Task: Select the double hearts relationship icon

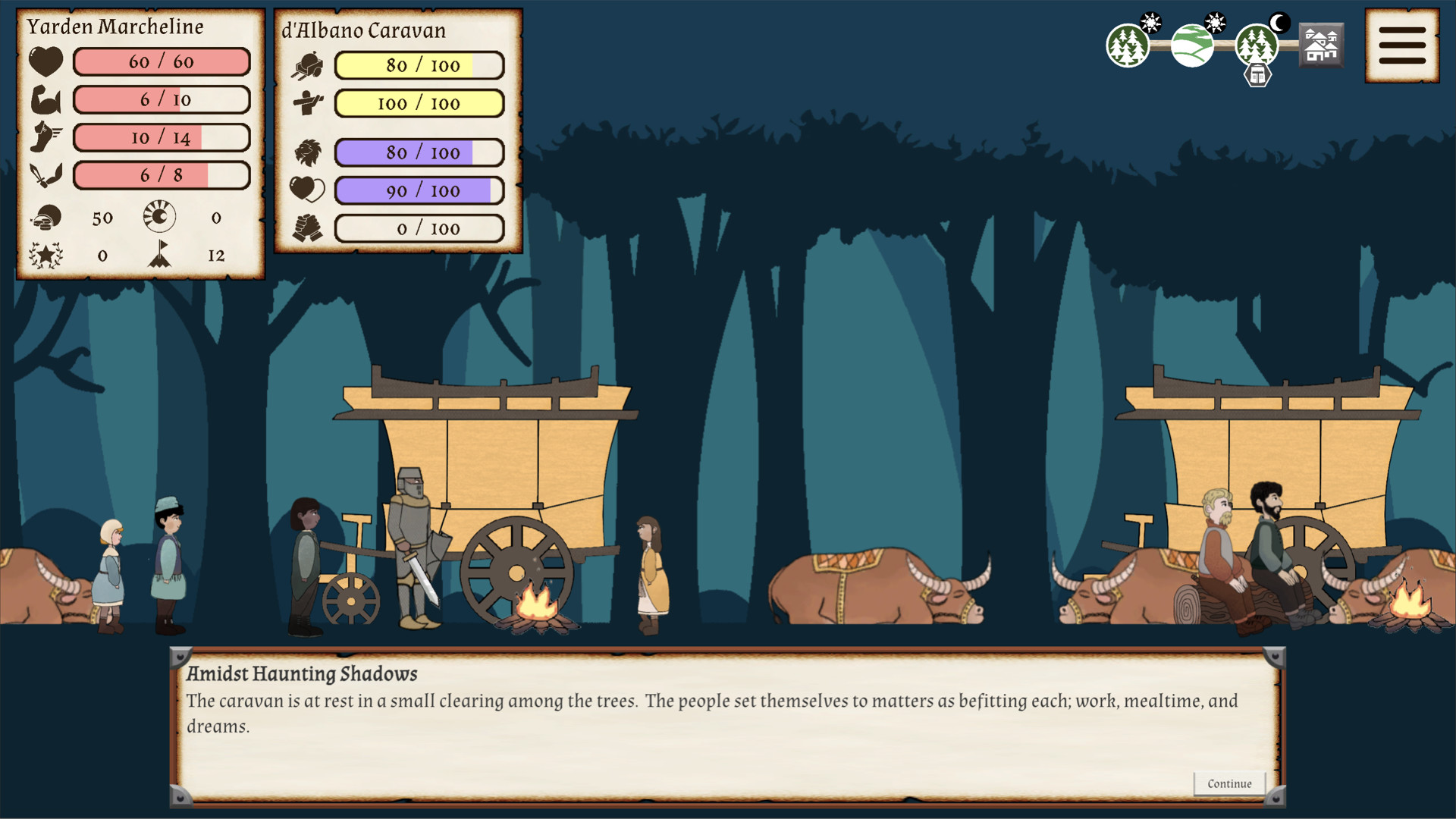Action: coord(307,190)
